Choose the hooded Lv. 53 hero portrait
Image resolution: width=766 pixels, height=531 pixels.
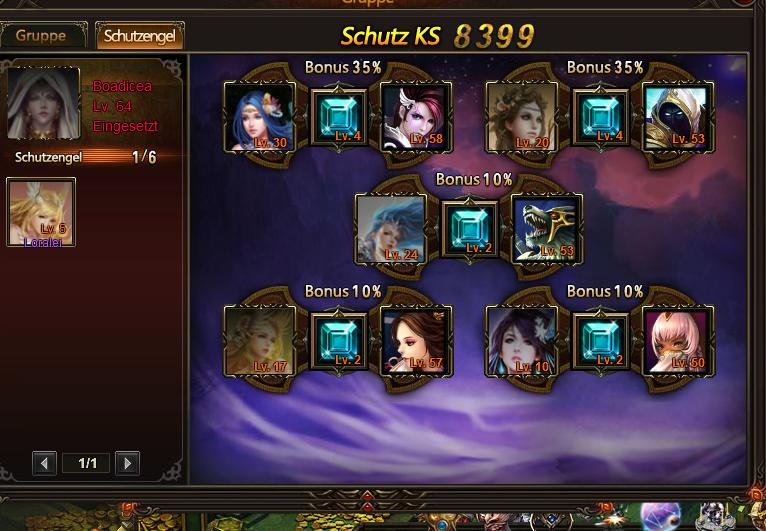tap(678, 117)
